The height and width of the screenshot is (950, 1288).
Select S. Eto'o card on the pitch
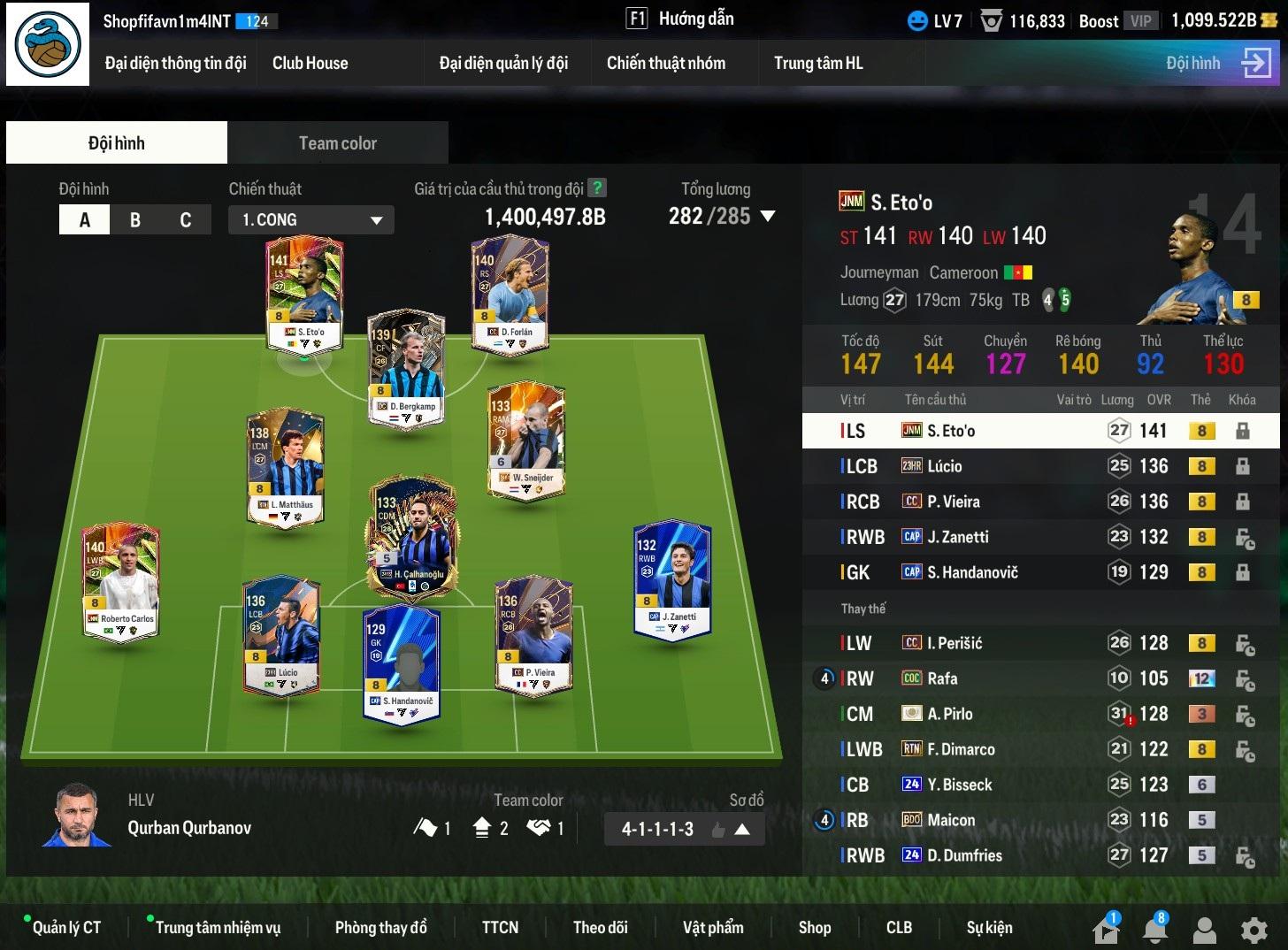click(304, 292)
